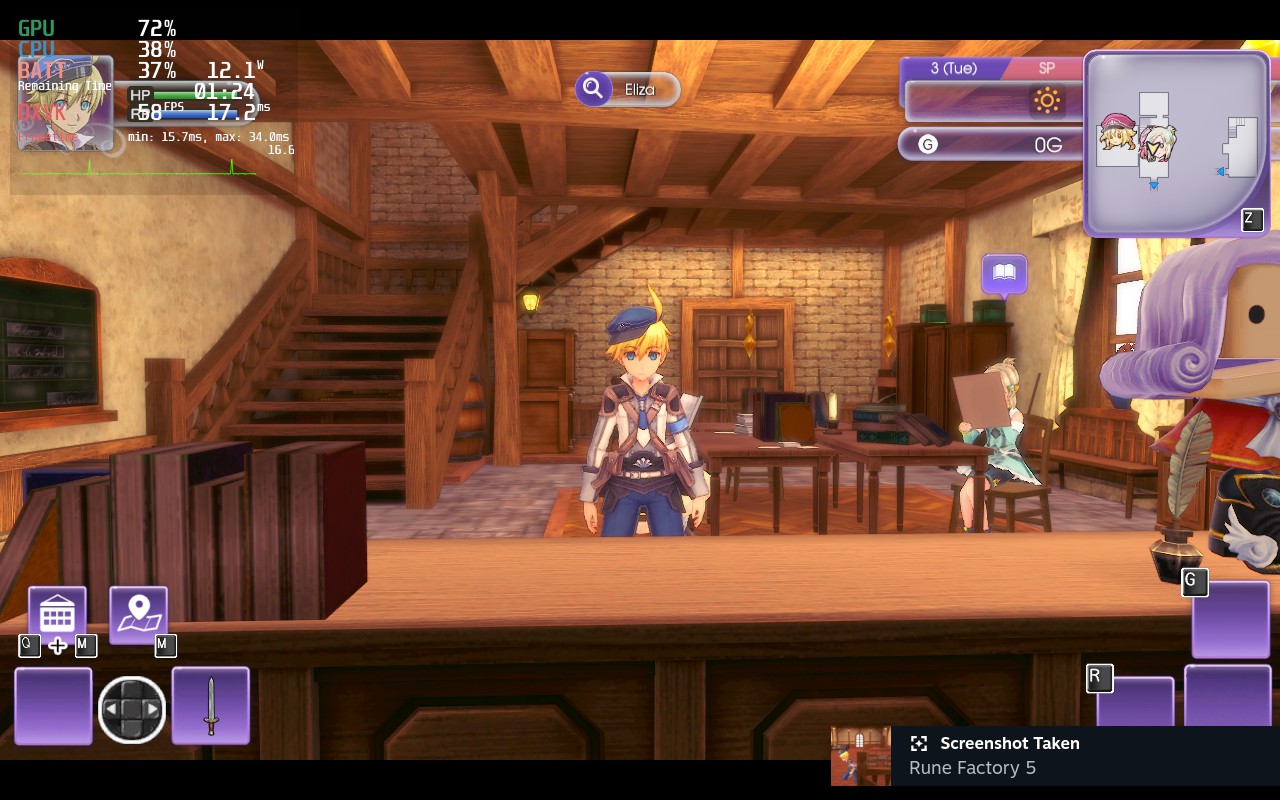Select the Eliza search target label
This screenshot has width=1280, height=800.
(628, 89)
